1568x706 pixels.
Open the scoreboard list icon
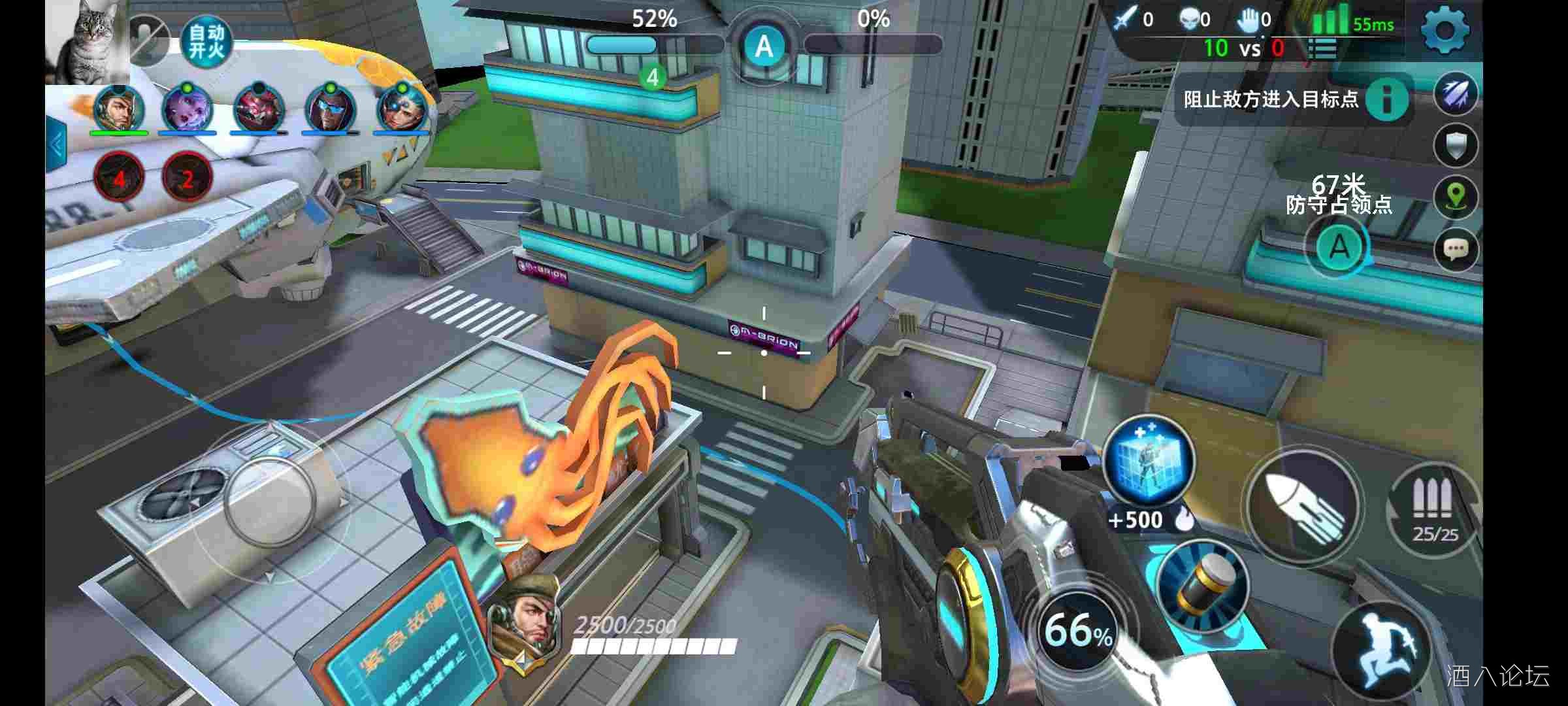[x=1322, y=49]
